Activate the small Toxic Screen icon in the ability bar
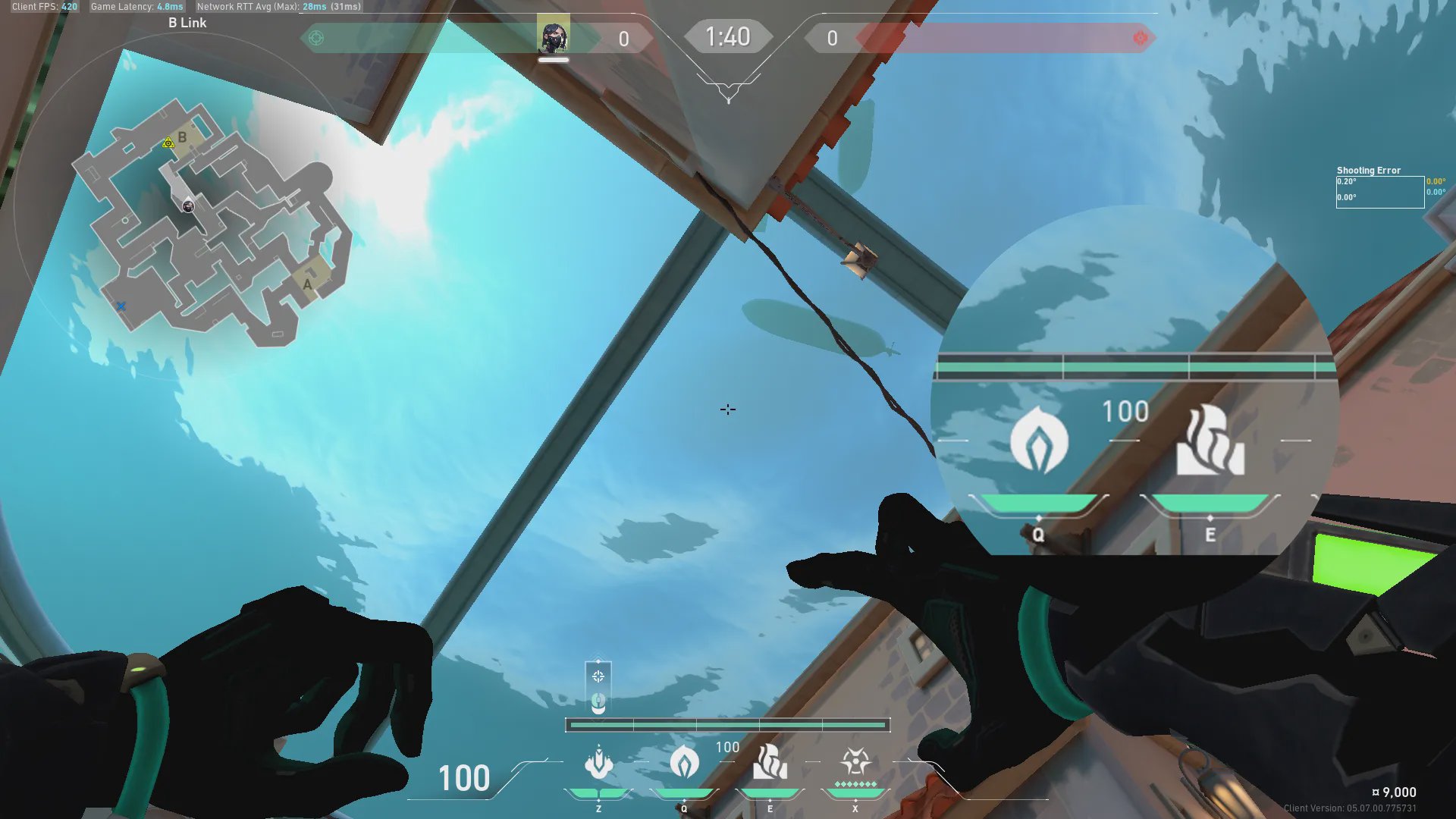This screenshot has height=819, width=1456. [770, 761]
